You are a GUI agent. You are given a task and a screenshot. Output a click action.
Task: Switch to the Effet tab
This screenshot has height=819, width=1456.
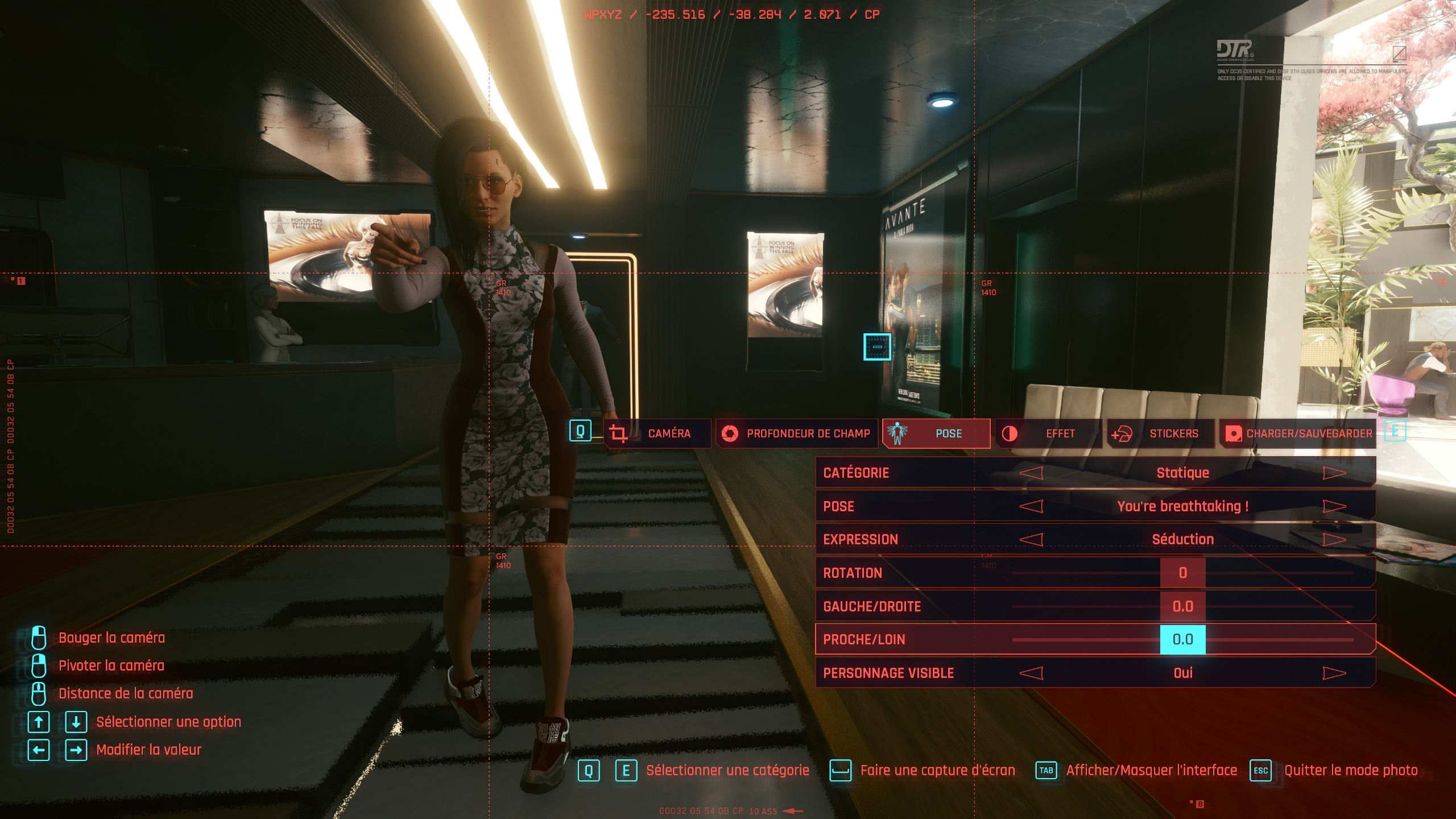[1048, 433]
